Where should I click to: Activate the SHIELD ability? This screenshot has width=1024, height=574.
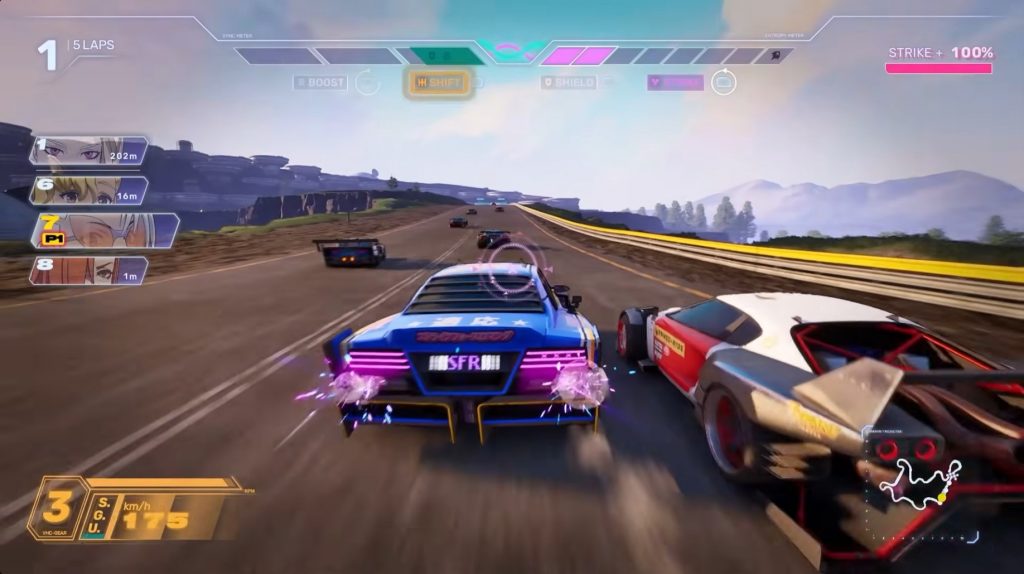point(568,83)
